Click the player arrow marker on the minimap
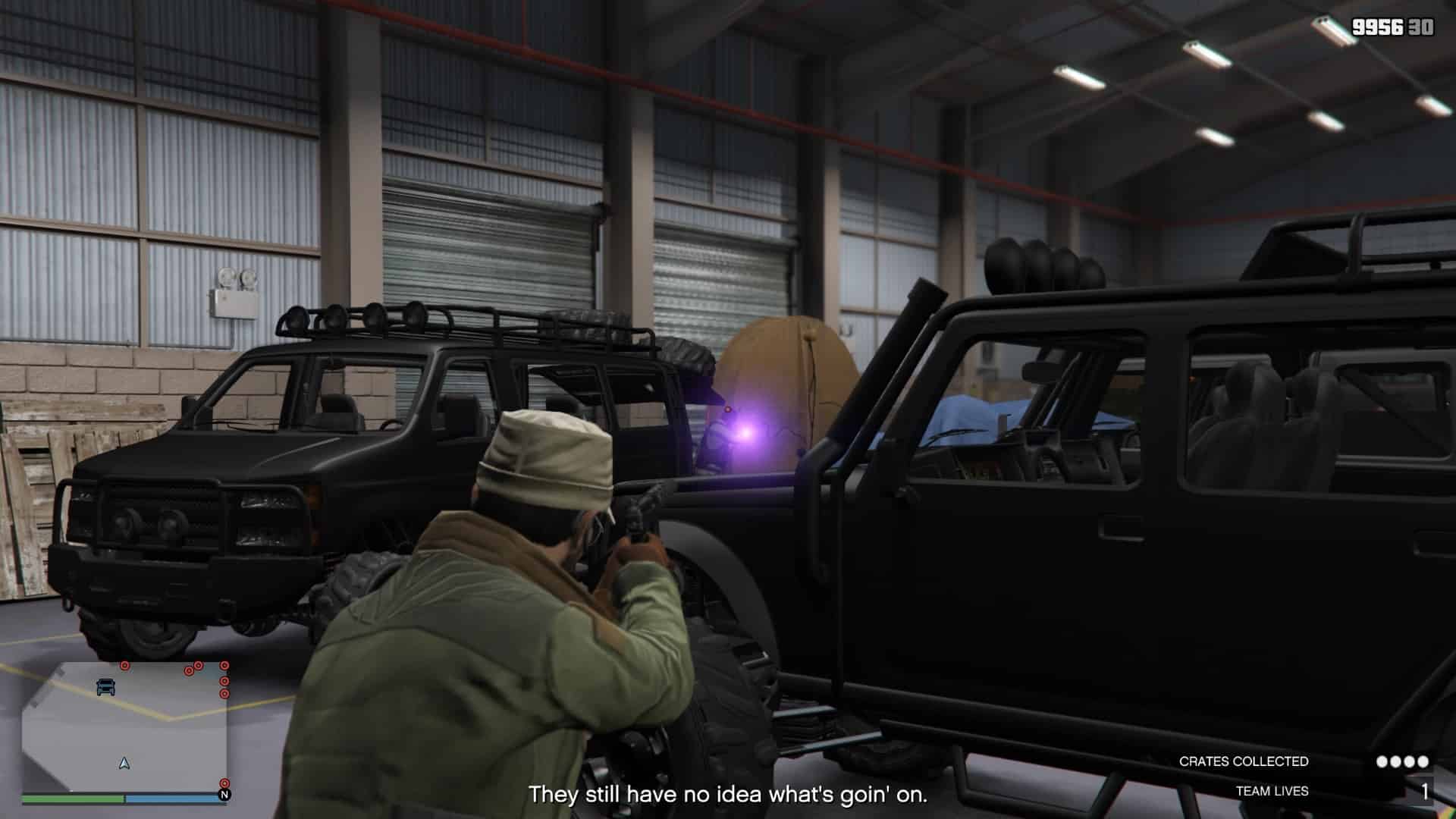This screenshot has width=1456, height=819. [124, 763]
